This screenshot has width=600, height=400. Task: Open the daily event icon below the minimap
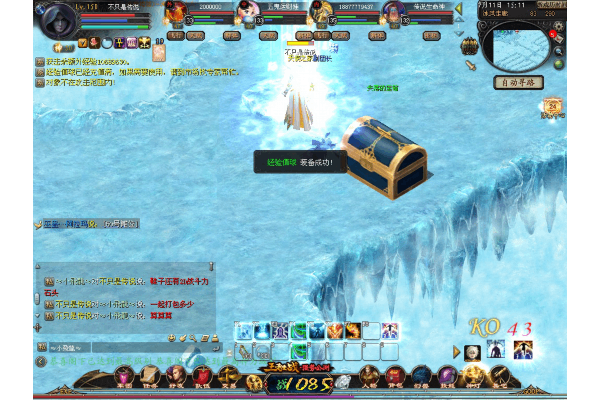tap(552, 106)
